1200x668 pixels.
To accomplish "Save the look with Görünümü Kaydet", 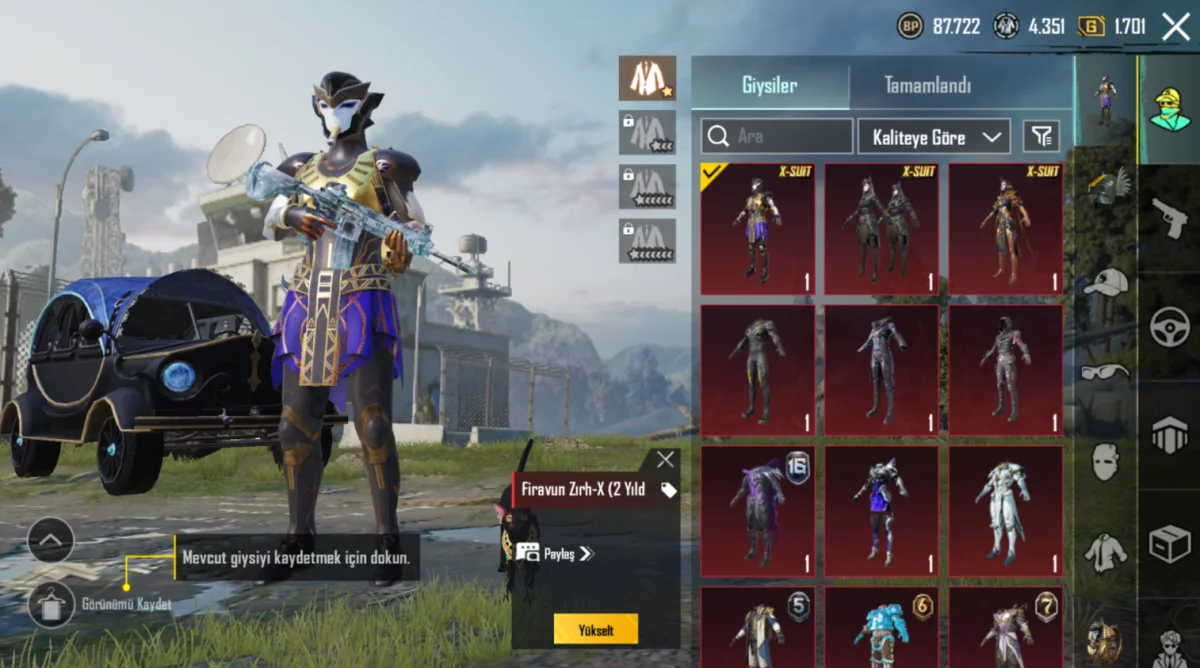I will (x=52, y=604).
